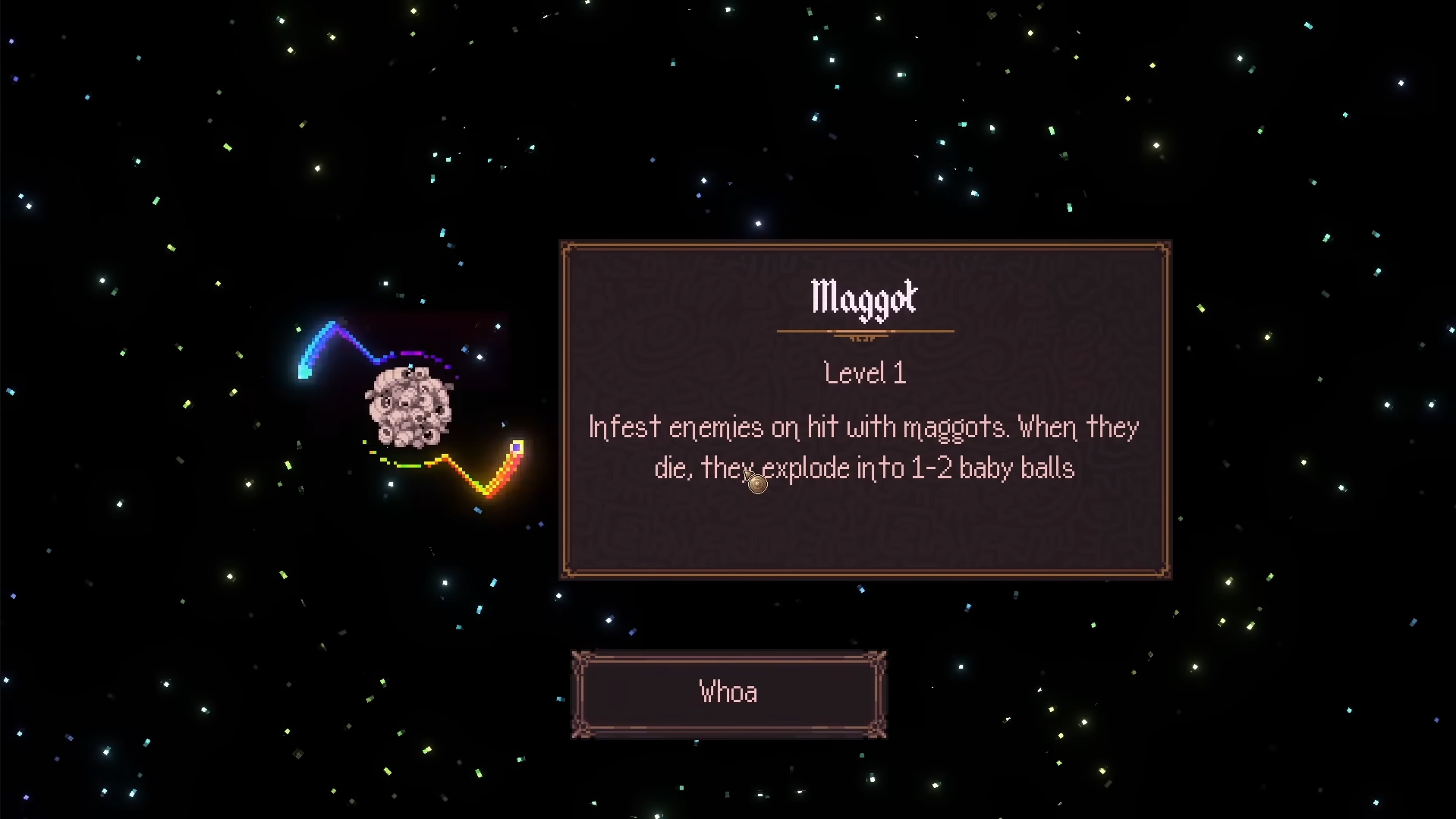Click the inner frame of the Whoa button
The width and height of the screenshot is (1456, 819).
tap(728, 662)
